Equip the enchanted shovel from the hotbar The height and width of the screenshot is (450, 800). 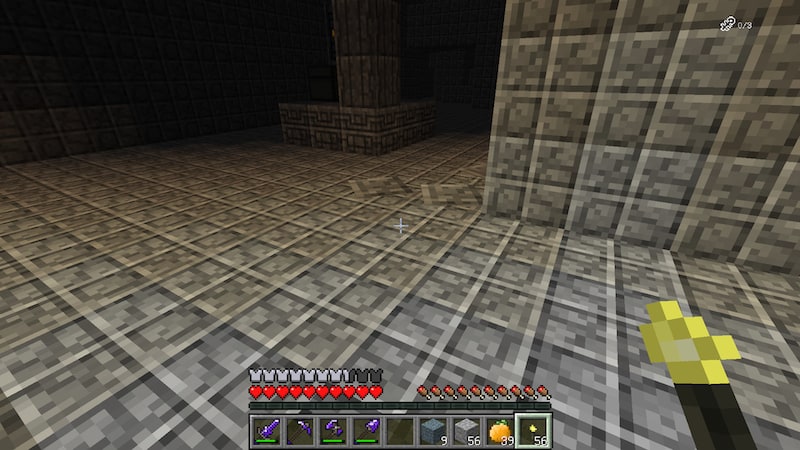coord(366,431)
